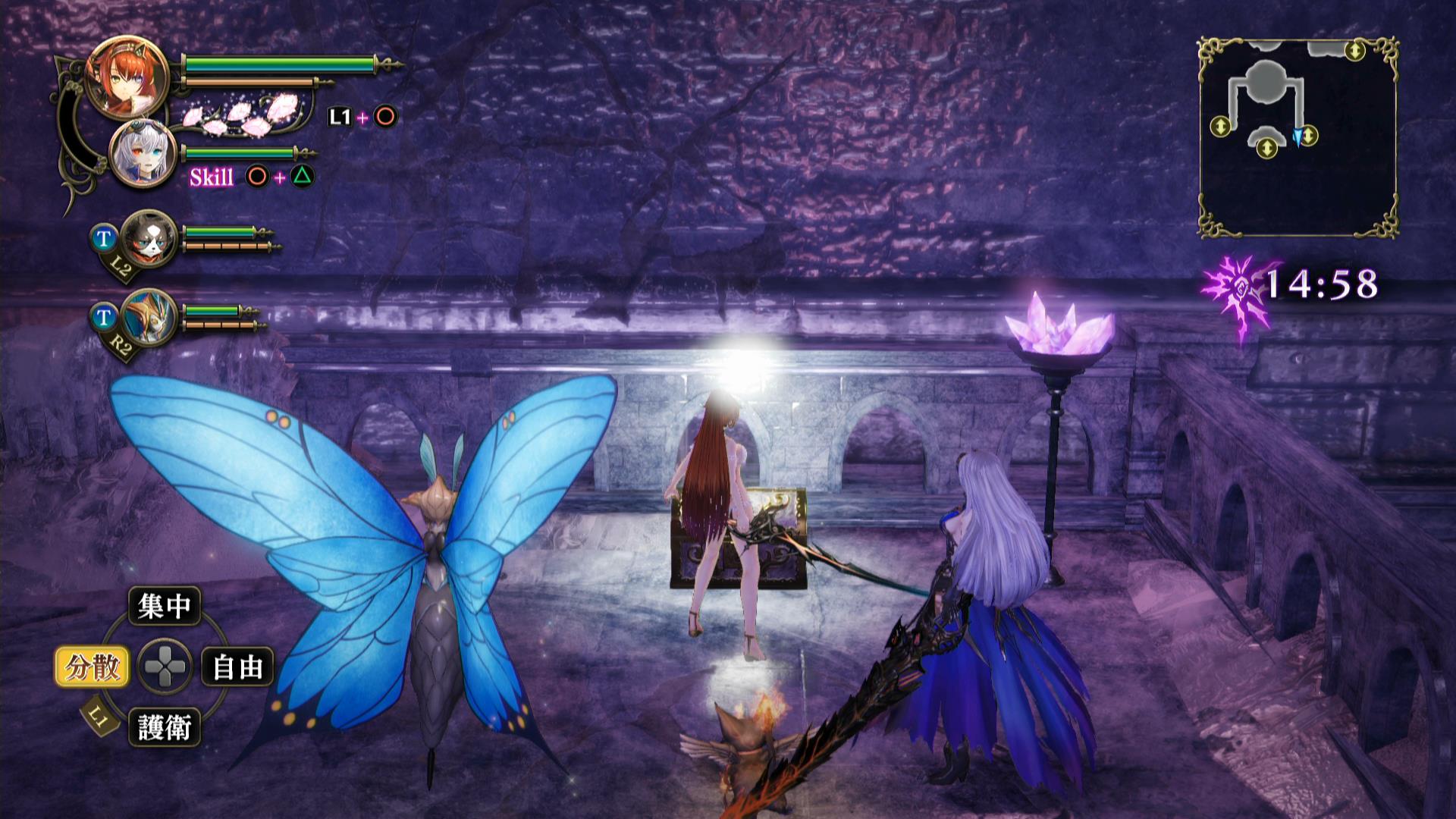Pick the black-and-white cat servan portrait
The width and height of the screenshot is (1456, 819).
(149, 239)
